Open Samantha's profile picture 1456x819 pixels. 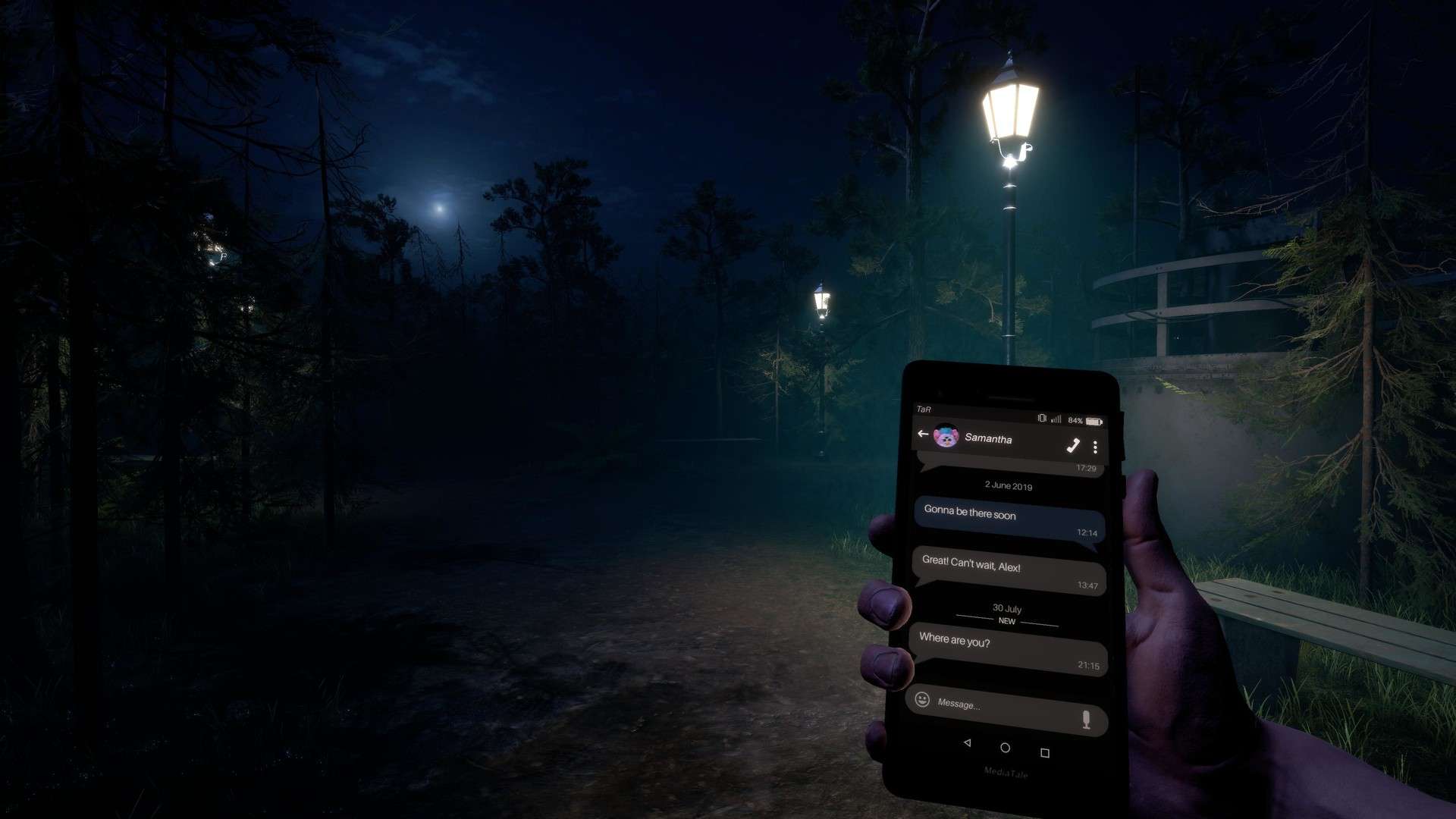tap(946, 436)
